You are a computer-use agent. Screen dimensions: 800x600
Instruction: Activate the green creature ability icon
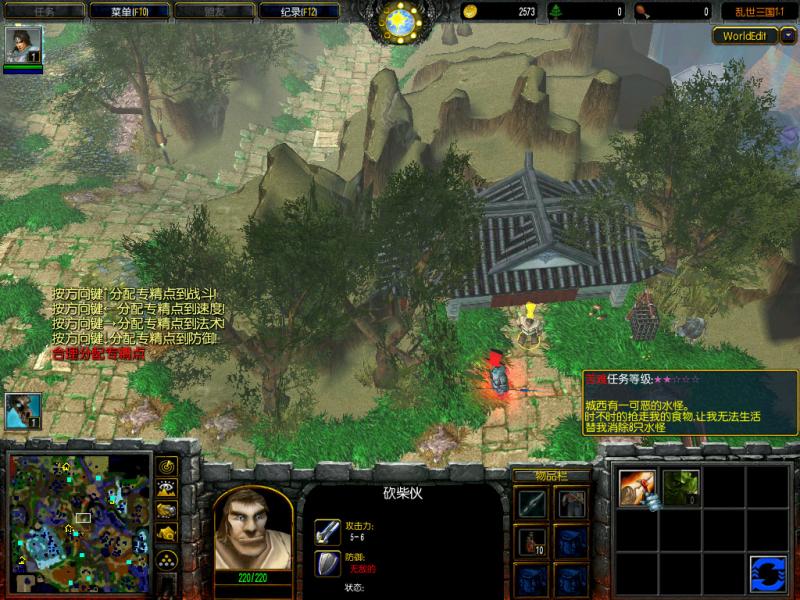click(x=681, y=487)
